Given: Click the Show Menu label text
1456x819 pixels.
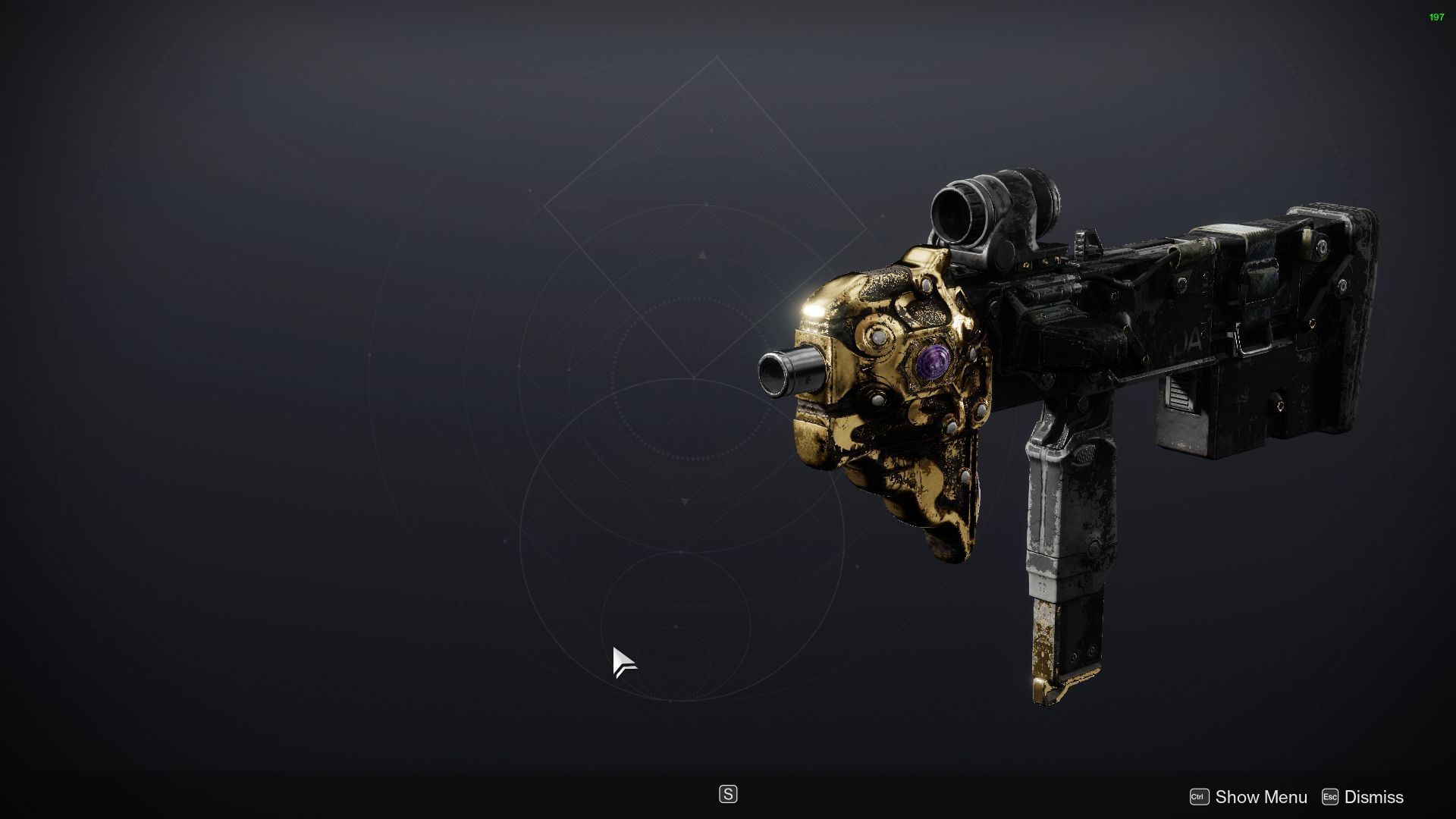Looking at the screenshot, I should click(x=1260, y=797).
